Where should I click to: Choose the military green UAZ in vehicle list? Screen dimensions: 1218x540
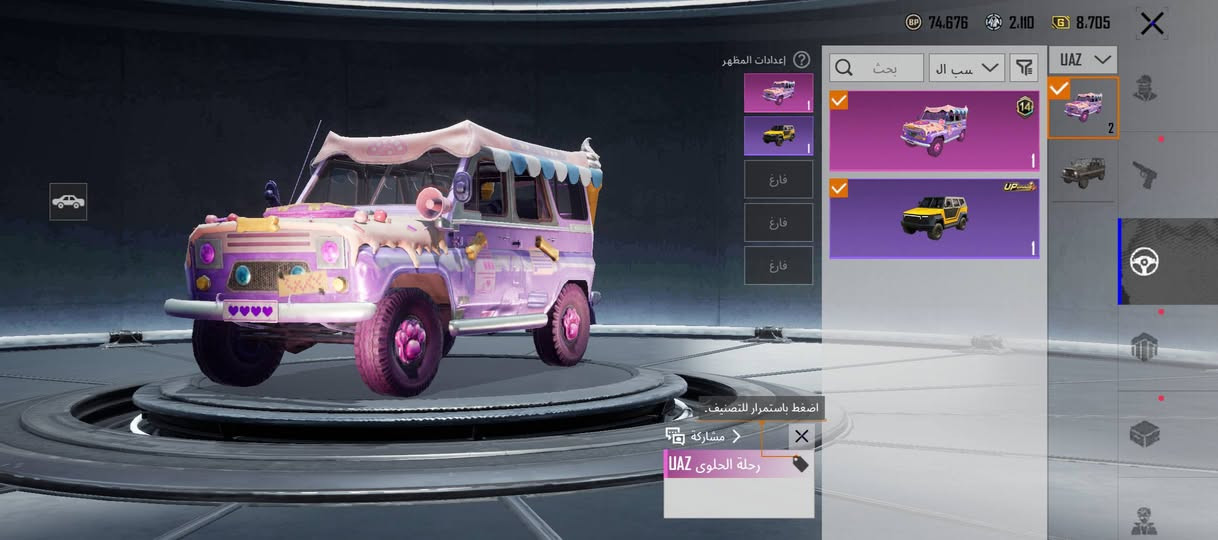pyautogui.click(x=1083, y=172)
